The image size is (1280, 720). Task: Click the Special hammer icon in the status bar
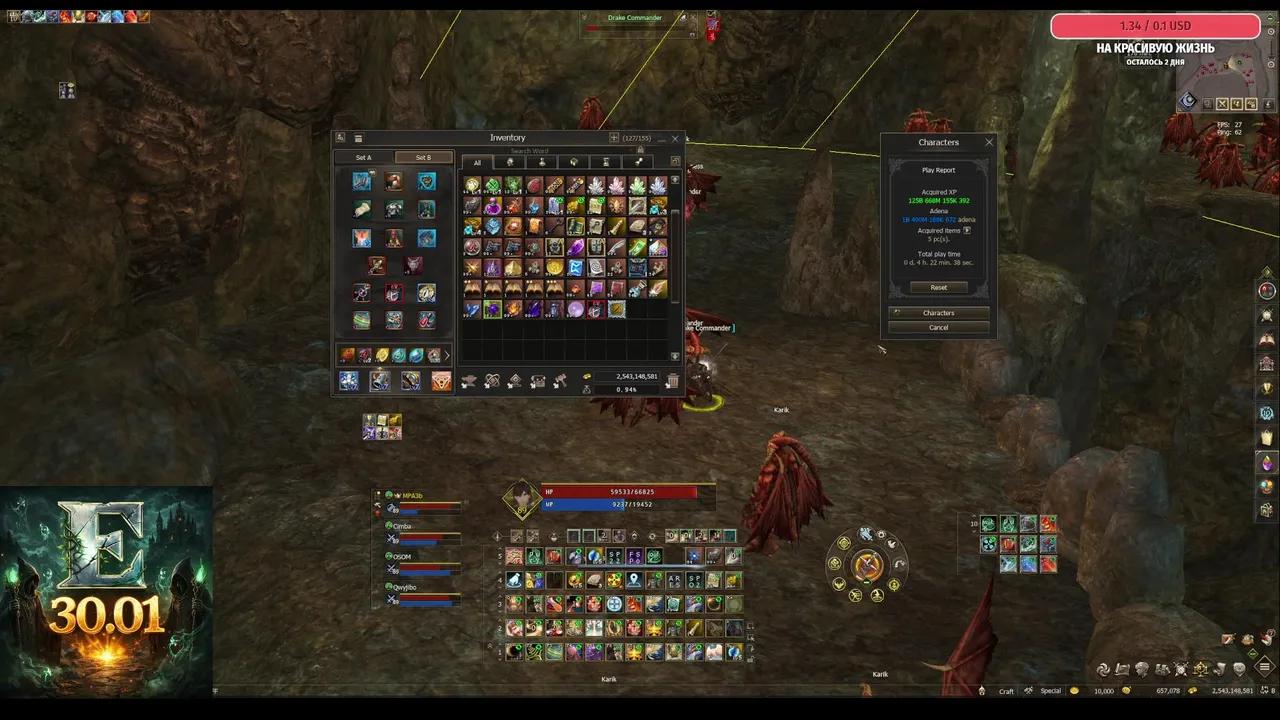(x=1028, y=691)
